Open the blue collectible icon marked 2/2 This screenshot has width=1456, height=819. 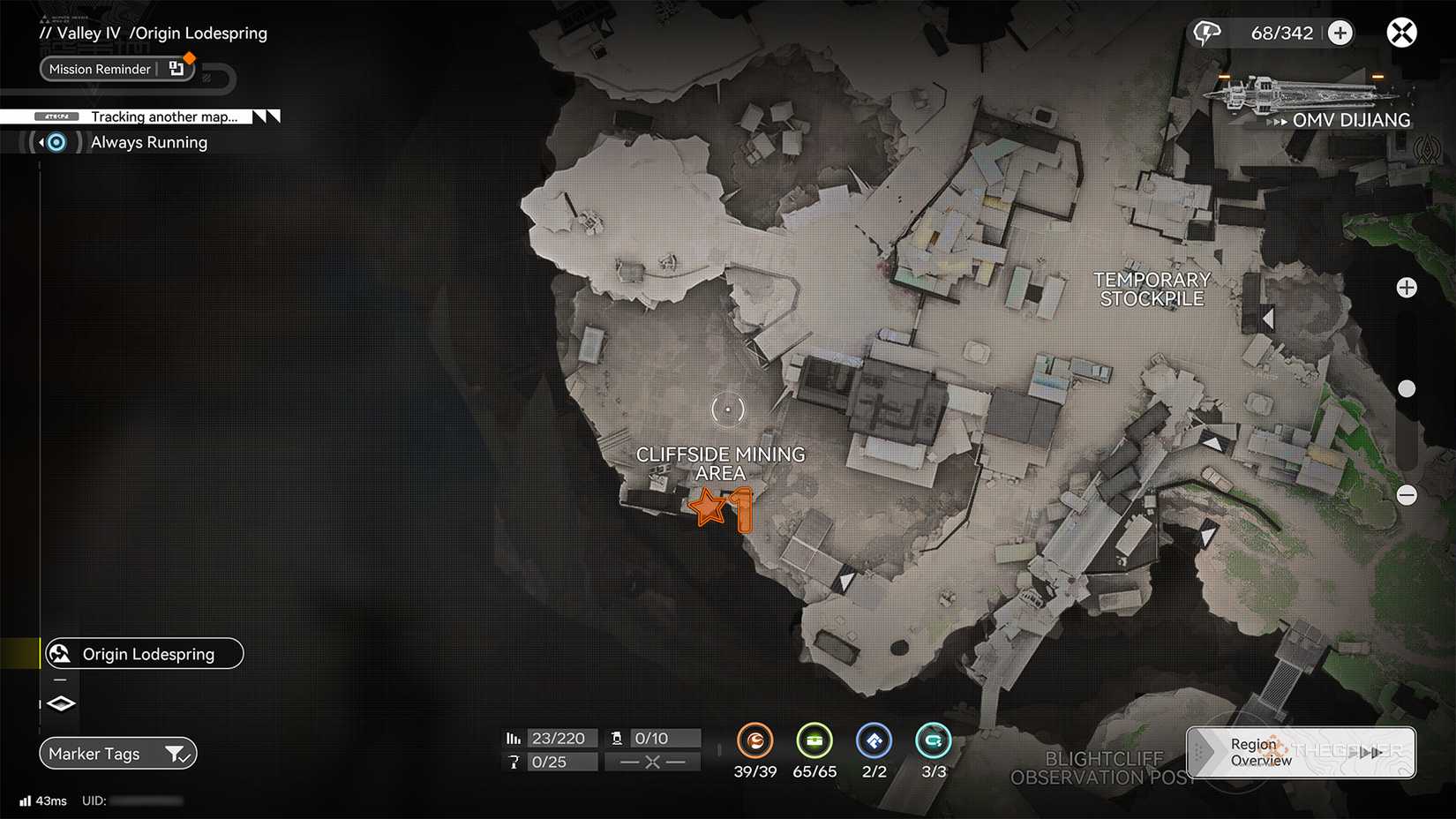(874, 741)
